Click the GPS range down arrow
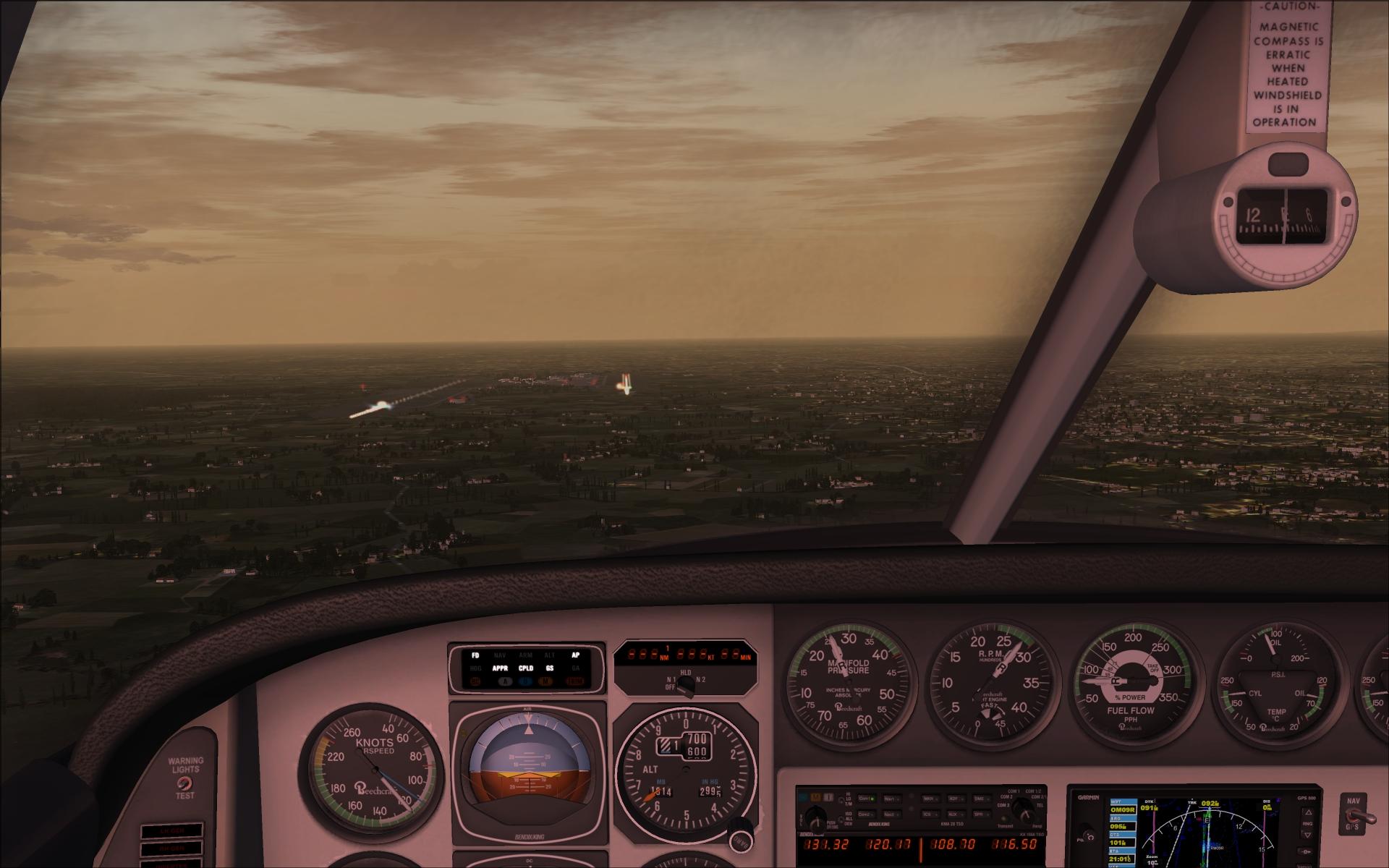The width and height of the screenshot is (1389, 868). pyautogui.click(x=1307, y=834)
